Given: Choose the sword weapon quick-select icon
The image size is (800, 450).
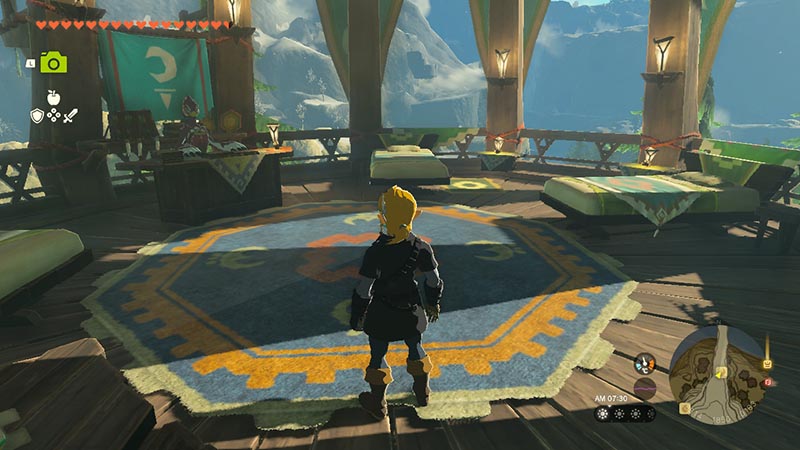Looking at the screenshot, I should [x=70, y=116].
